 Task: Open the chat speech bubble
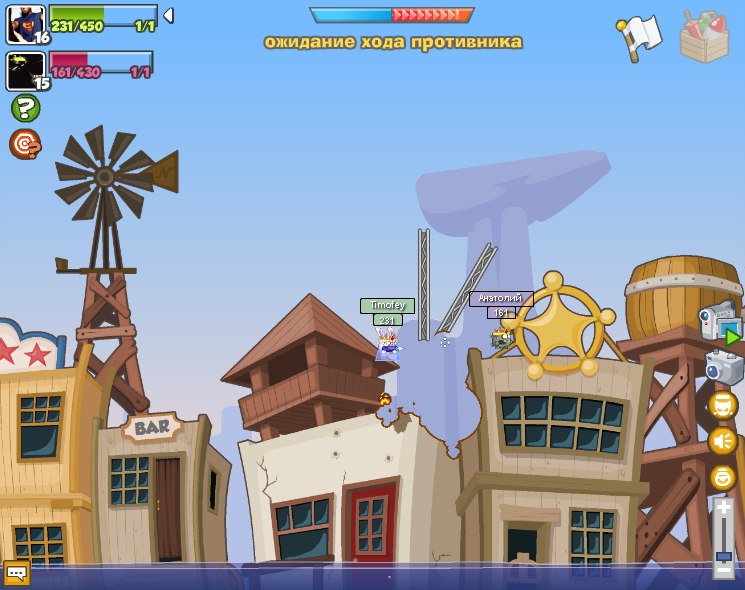point(16,573)
